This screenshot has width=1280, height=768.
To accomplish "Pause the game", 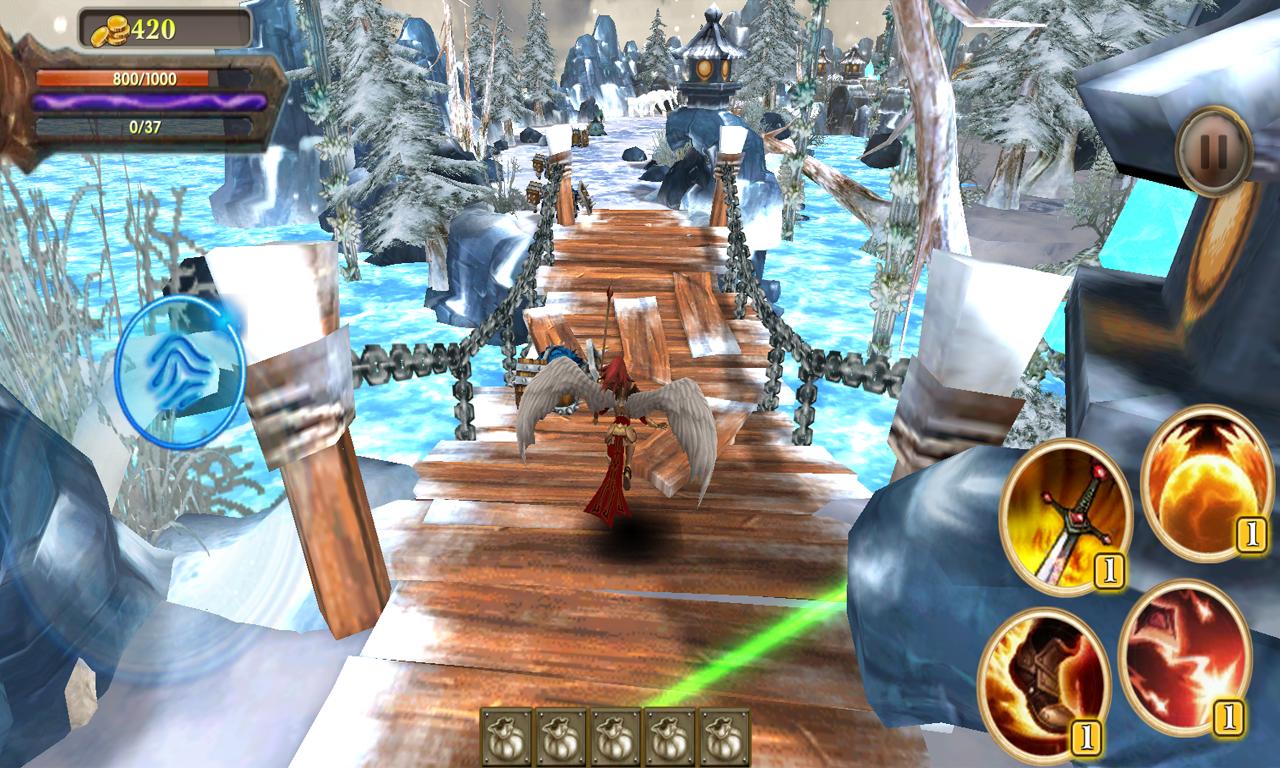I will (x=1213, y=151).
